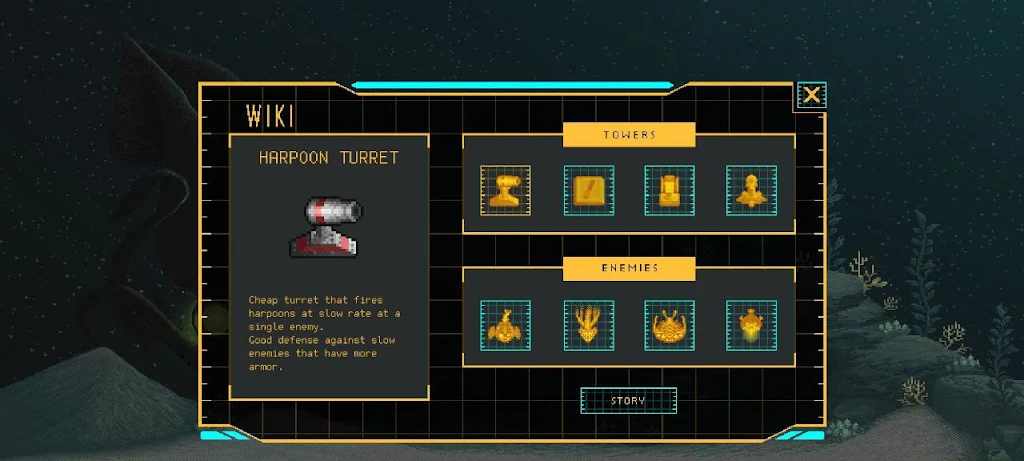Select the last tower icon in Towers
Screen dimensions: 1024x461
[751, 190]
